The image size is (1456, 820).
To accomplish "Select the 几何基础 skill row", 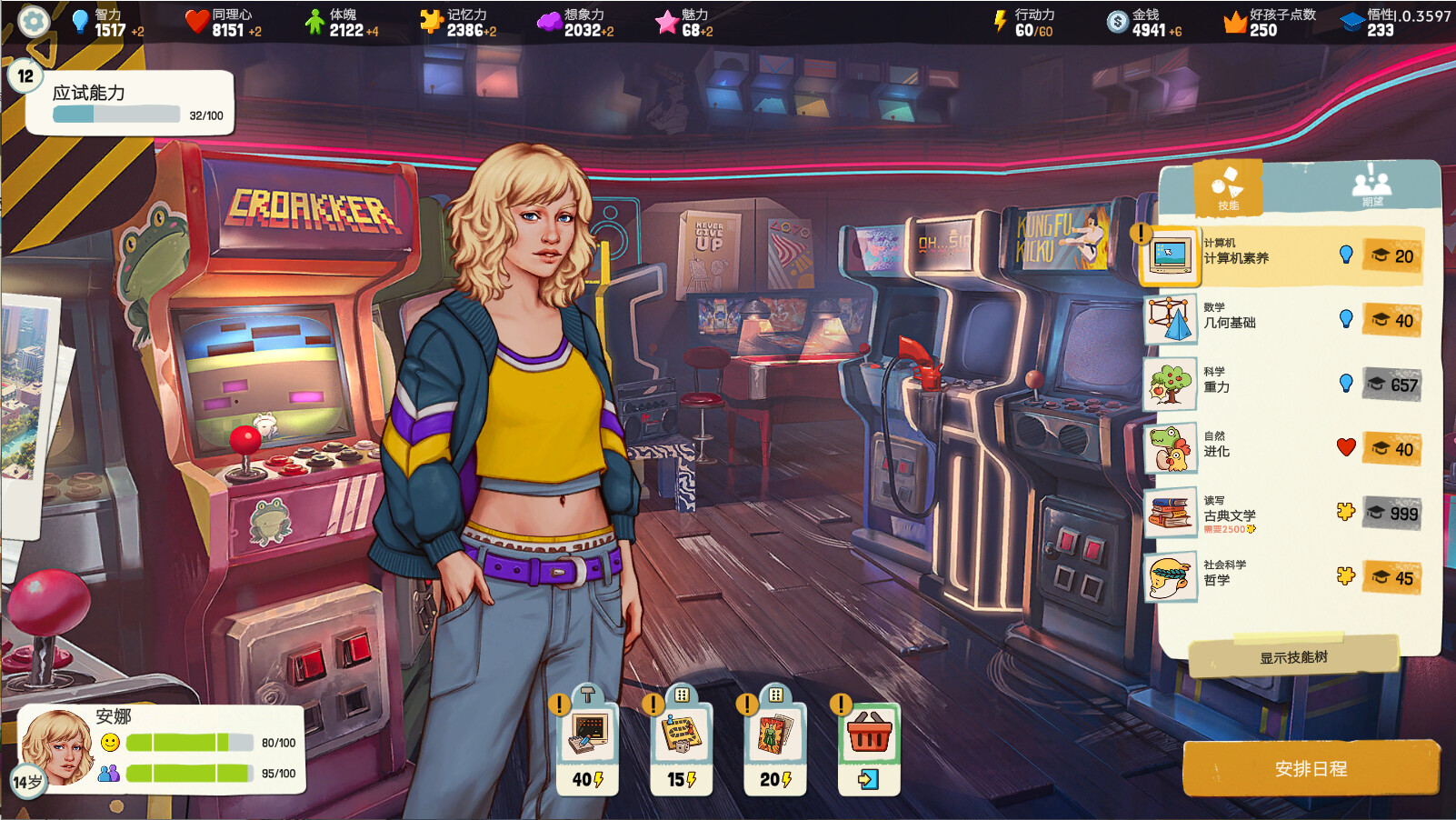I will tap(1281, 320).
